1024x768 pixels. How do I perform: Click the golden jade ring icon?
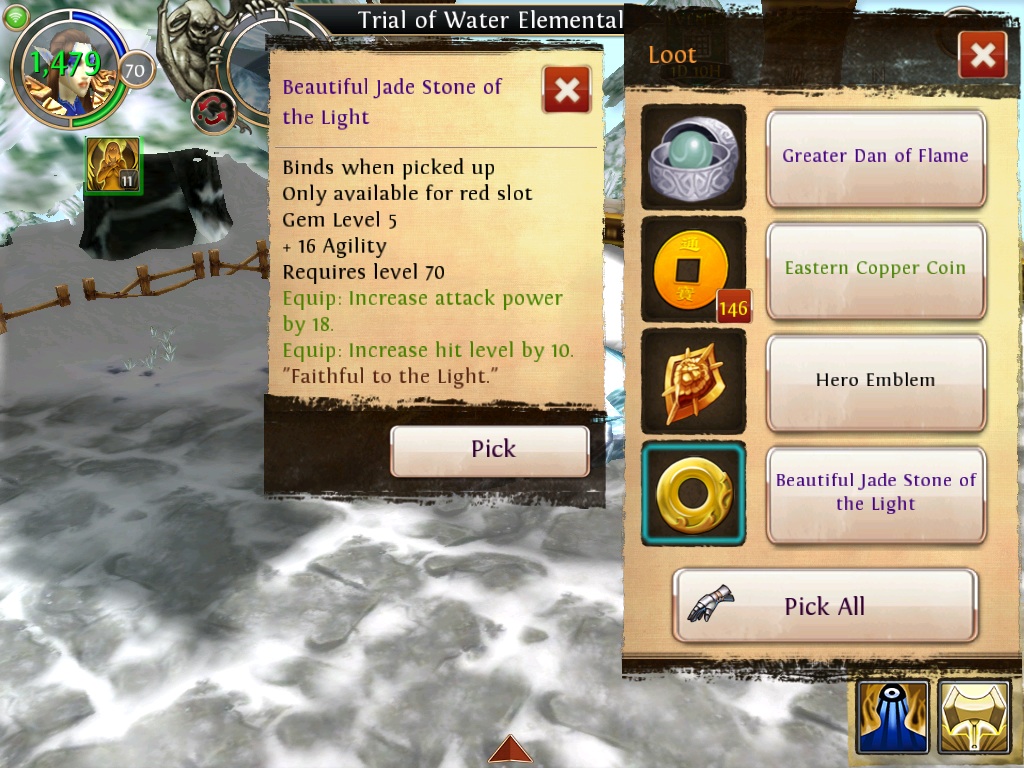[693, 493]
